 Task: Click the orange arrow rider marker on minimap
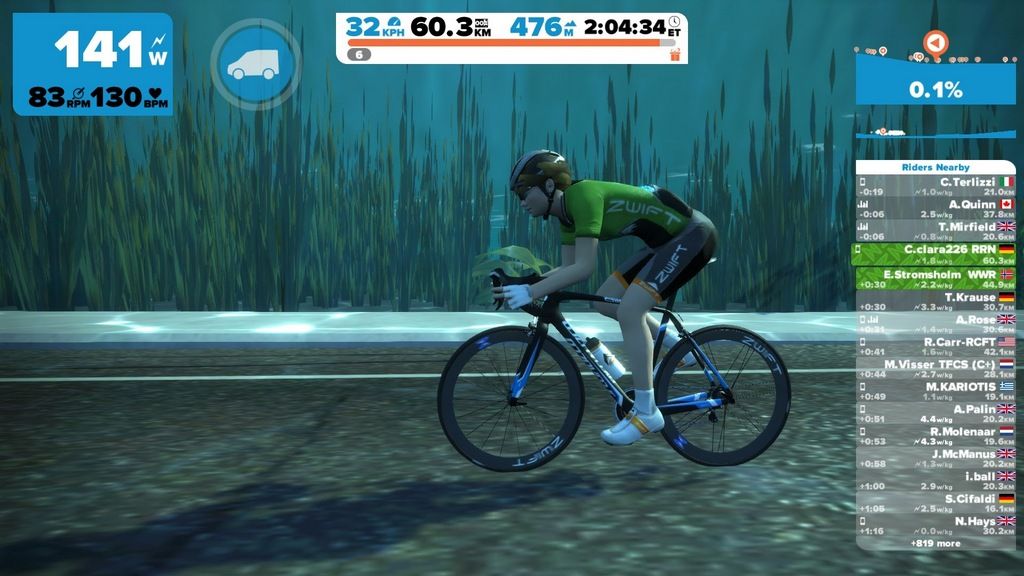pos(934,43)
